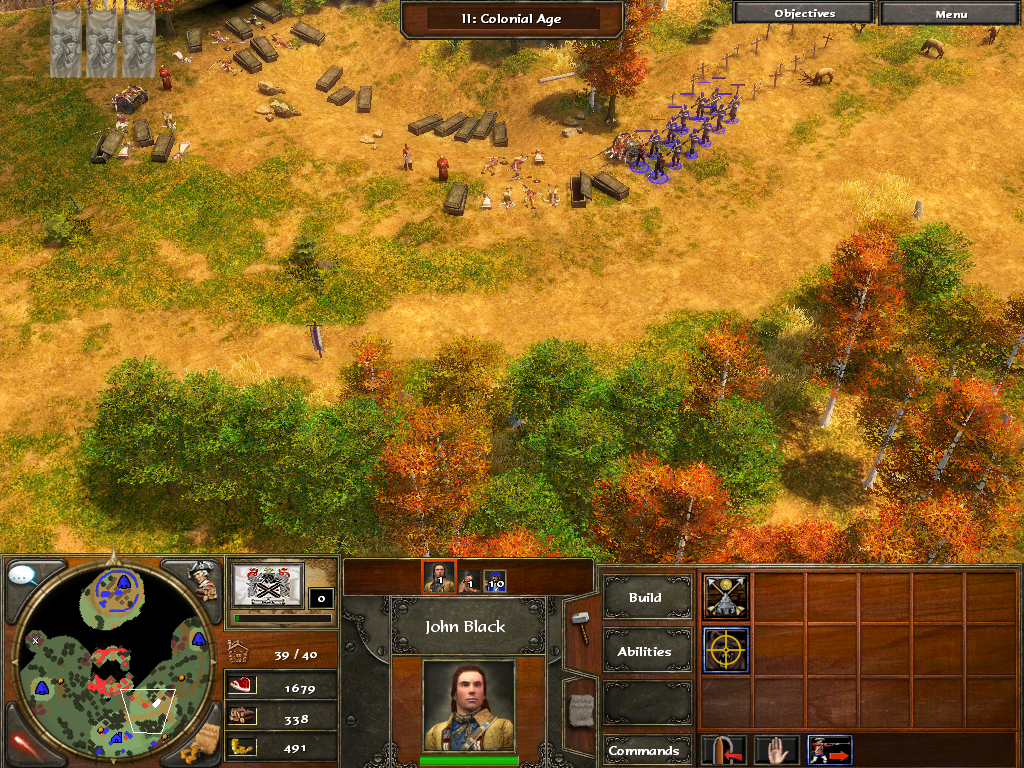Activate the yellow crosshair sharpshooter ability
This screenshot has width=1024, height=768.
[x=725, y=650]
